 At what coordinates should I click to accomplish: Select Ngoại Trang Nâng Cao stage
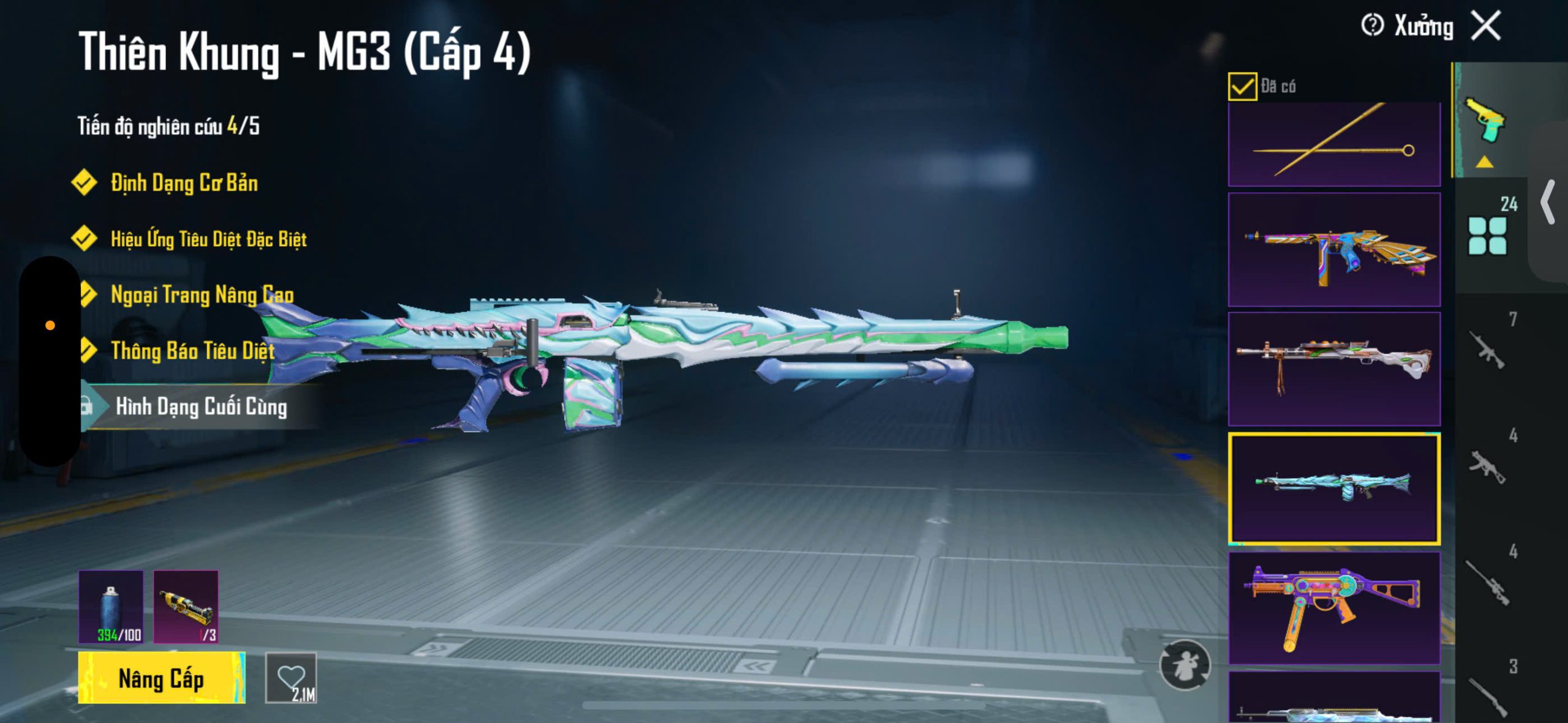coord(202,295)
